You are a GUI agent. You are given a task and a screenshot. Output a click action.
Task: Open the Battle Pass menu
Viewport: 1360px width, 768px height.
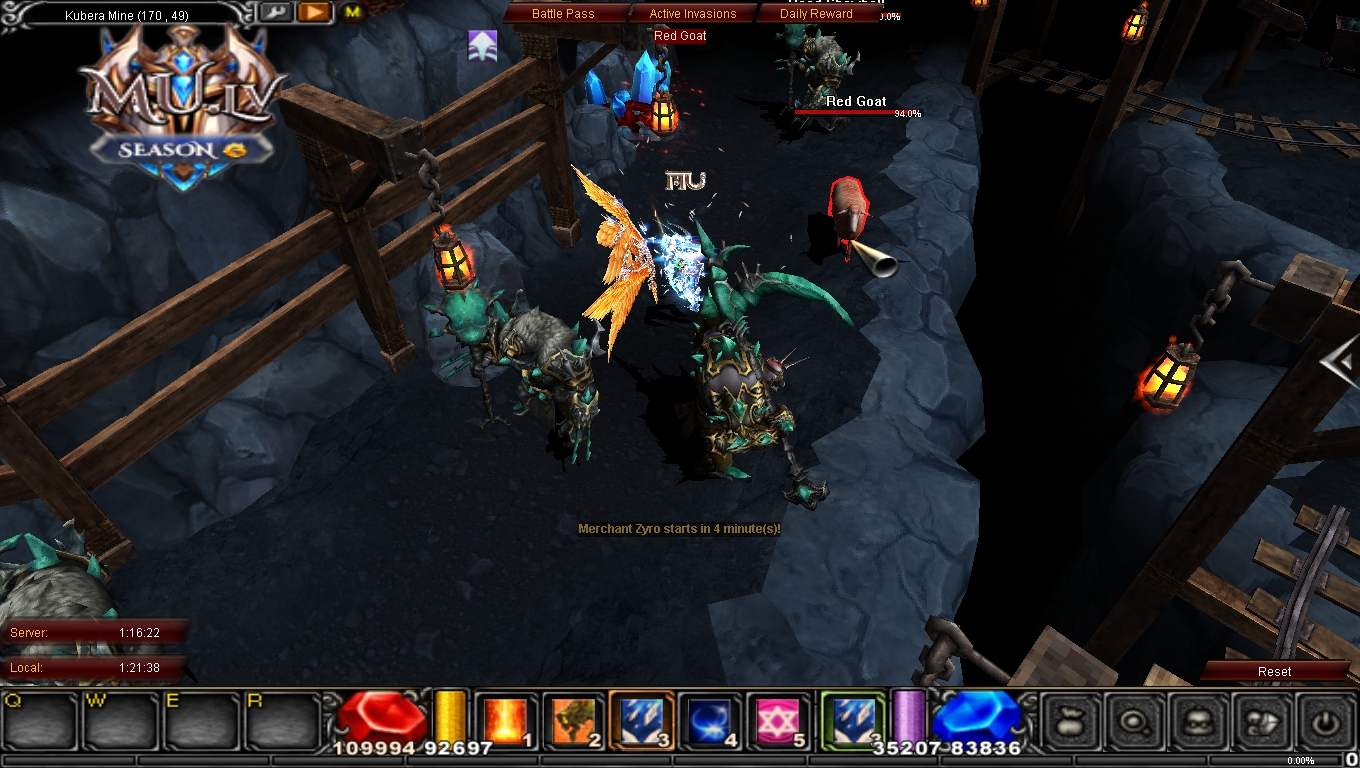(x=565, y=13)
